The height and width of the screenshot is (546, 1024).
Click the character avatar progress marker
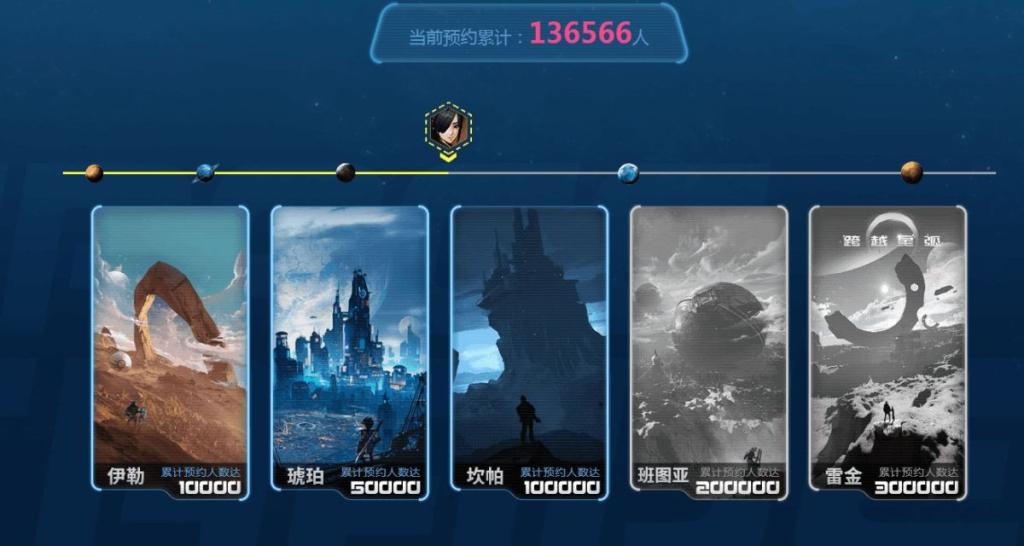pos(448,127)
